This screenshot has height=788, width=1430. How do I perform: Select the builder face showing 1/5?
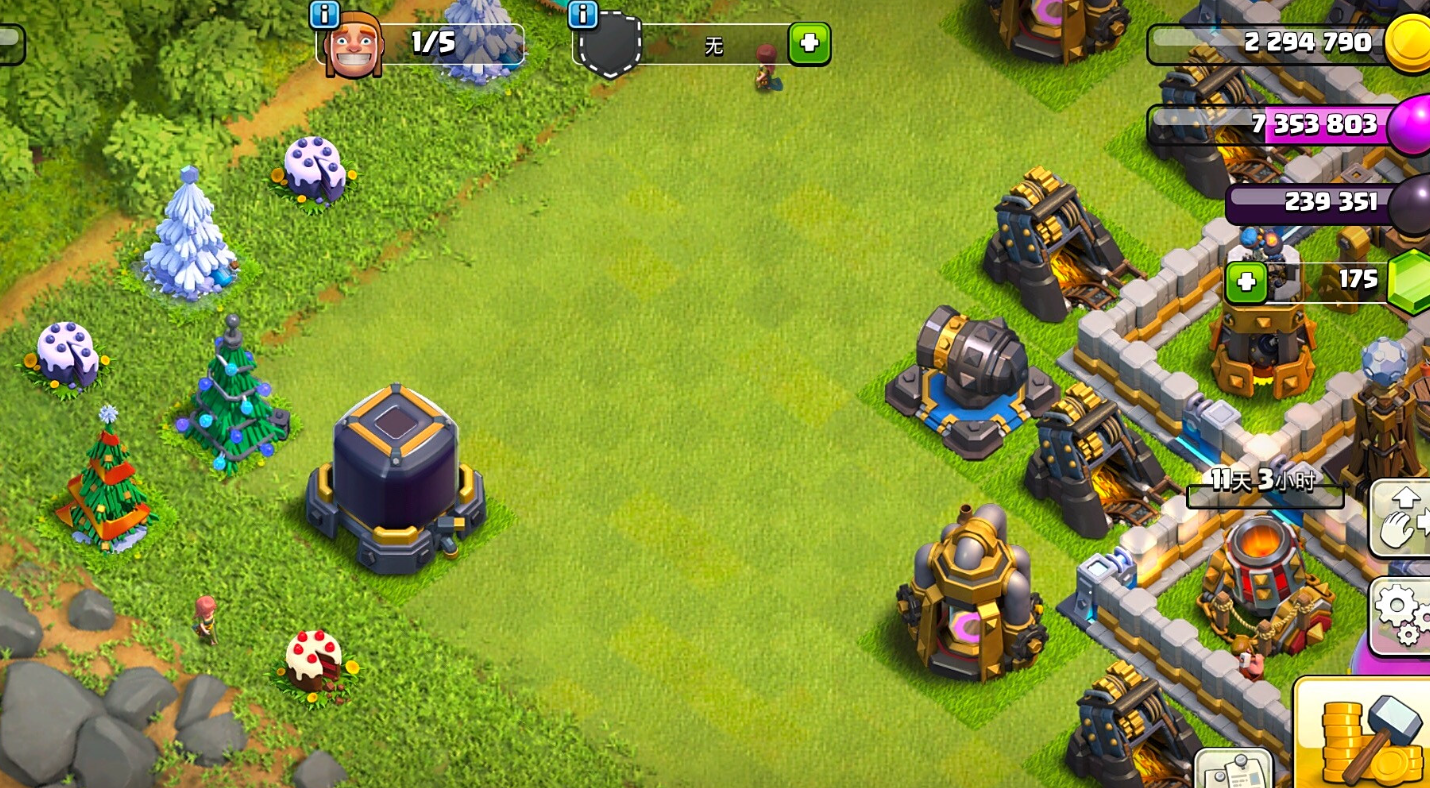[354, 46]
